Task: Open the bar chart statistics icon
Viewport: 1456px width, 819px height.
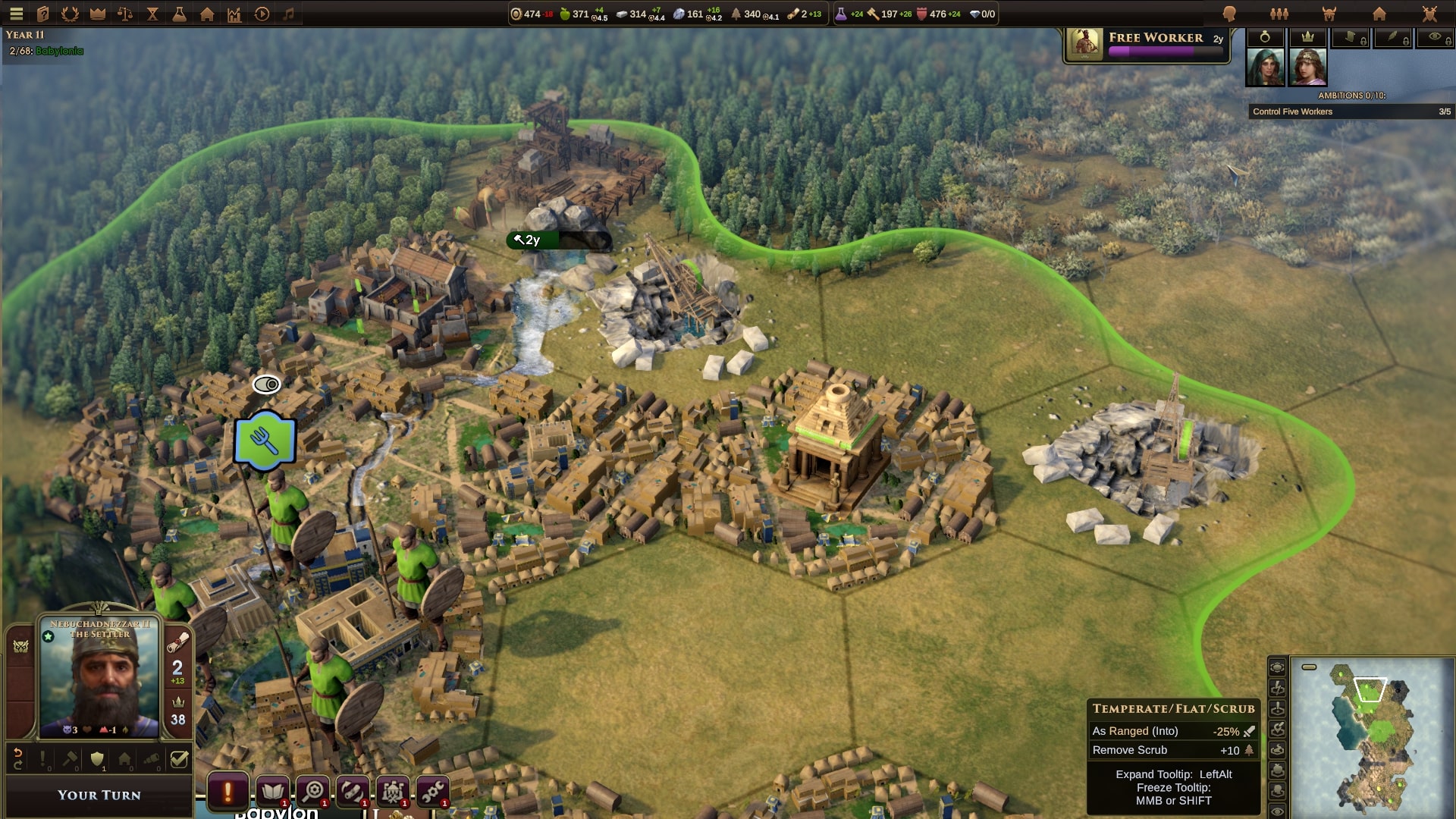Action: coord(234,14)
